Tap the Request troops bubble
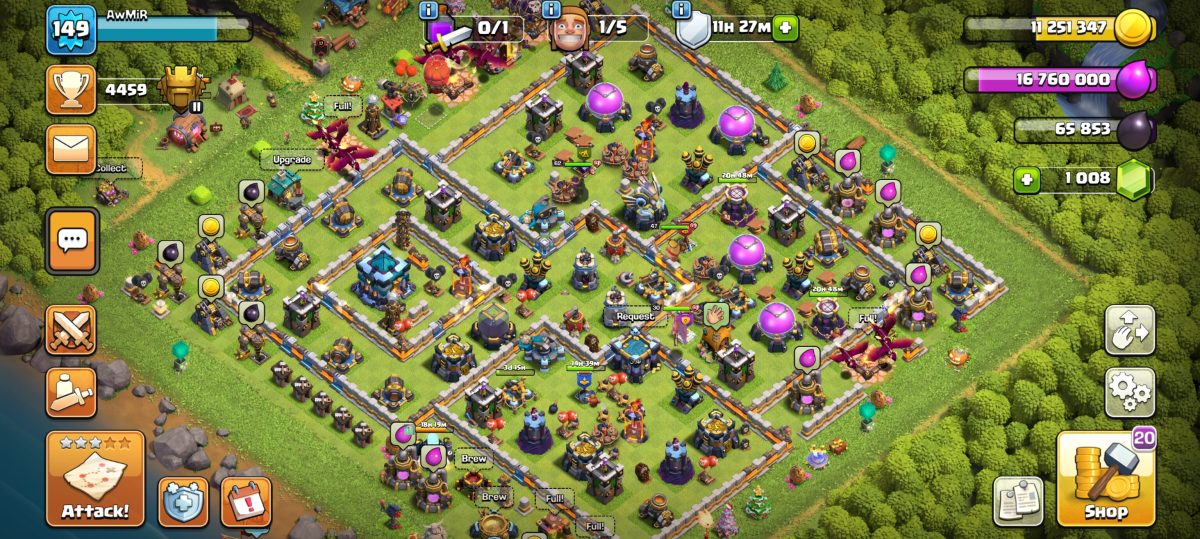Image resolution: width=1200 pixels, height=539 pixels. [x=635, y=316]
